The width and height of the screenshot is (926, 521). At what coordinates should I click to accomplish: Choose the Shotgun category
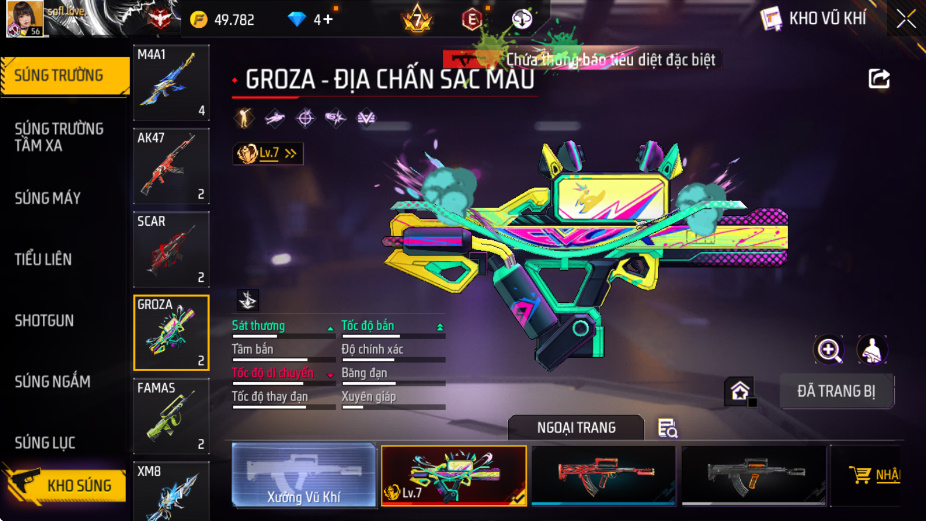click(44, 321)
